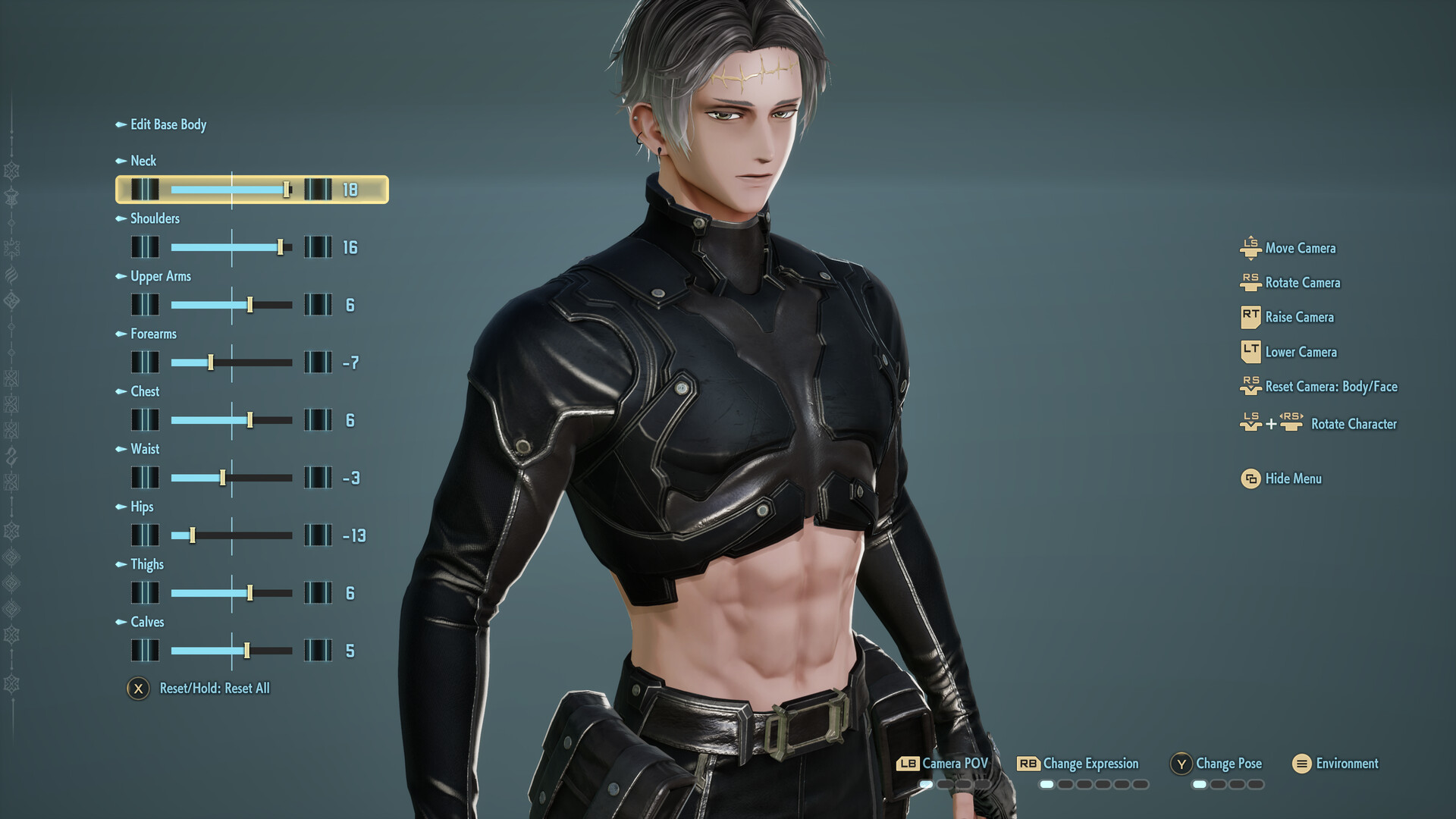The image size is (1456, 819).
Task: Open the Environment menu icon
Action: (1301, 764)
